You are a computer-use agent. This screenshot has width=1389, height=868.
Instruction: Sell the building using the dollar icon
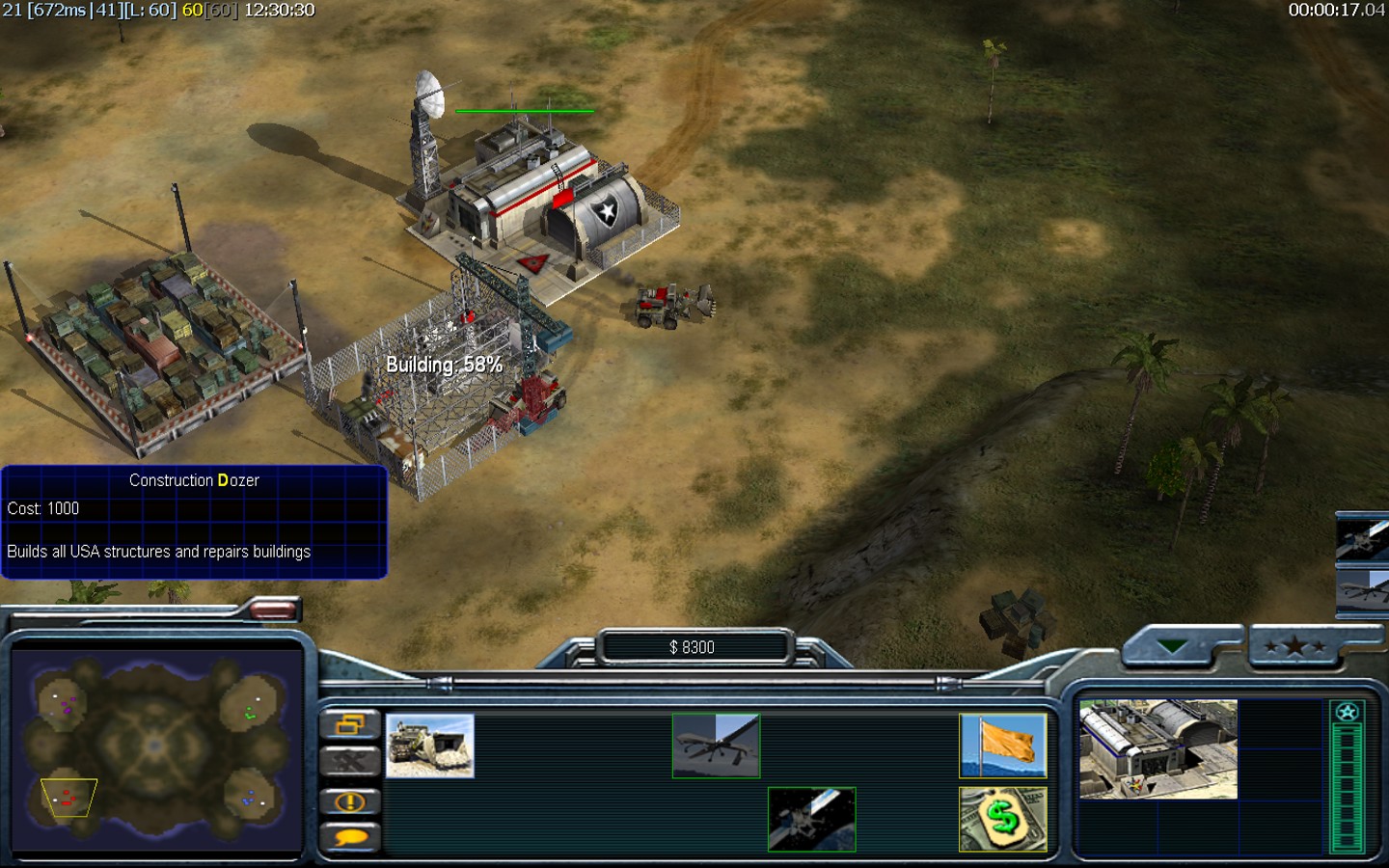tap(1002, 820)
